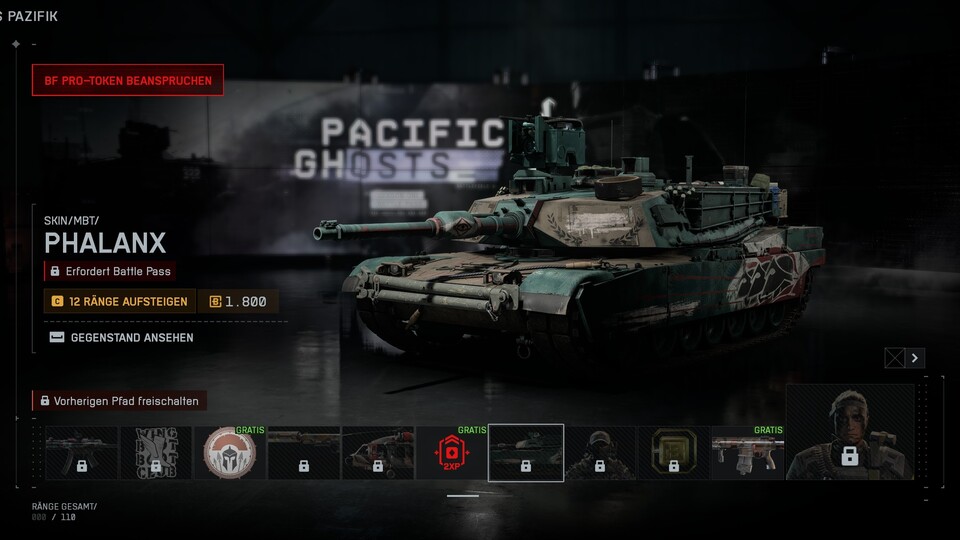Pick the free white rifle skin reward
The image size is (960, 540).
click(748, 453)
